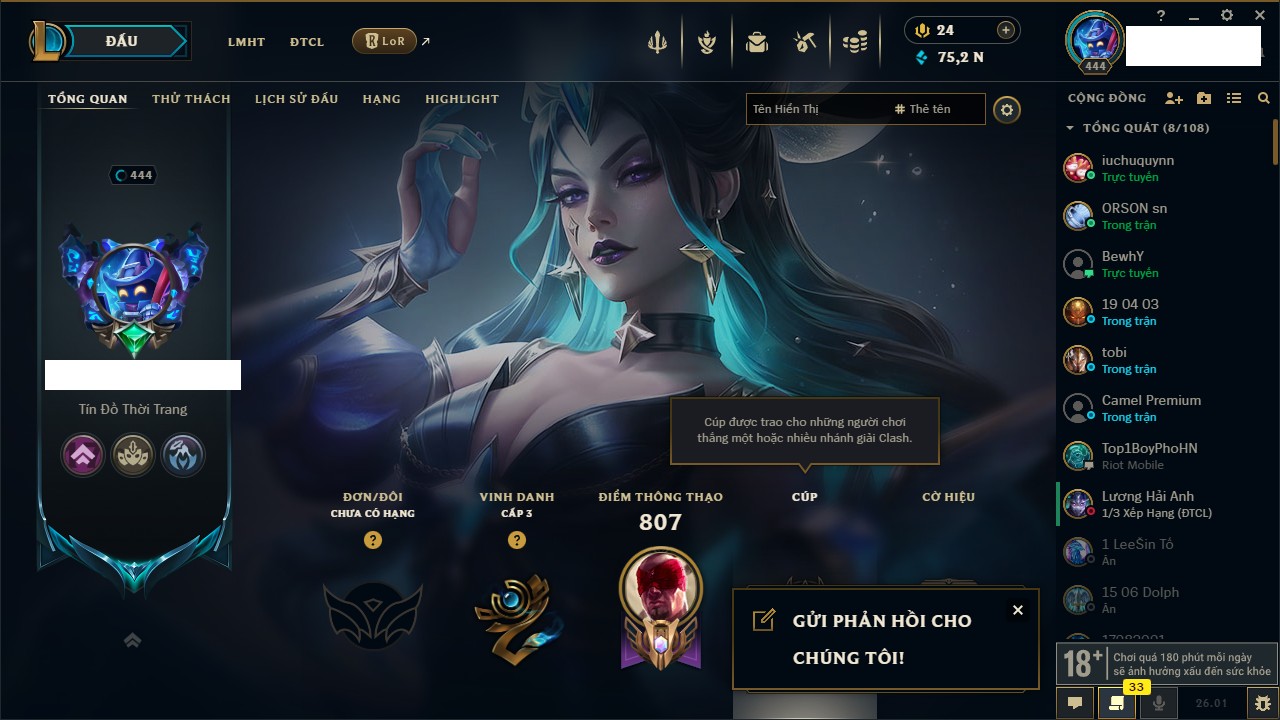This screenshot has height=720, width=1280.
Task: Close the GỬI PHẢN HỒI feedback popup
Action: tap(1018, 610)
